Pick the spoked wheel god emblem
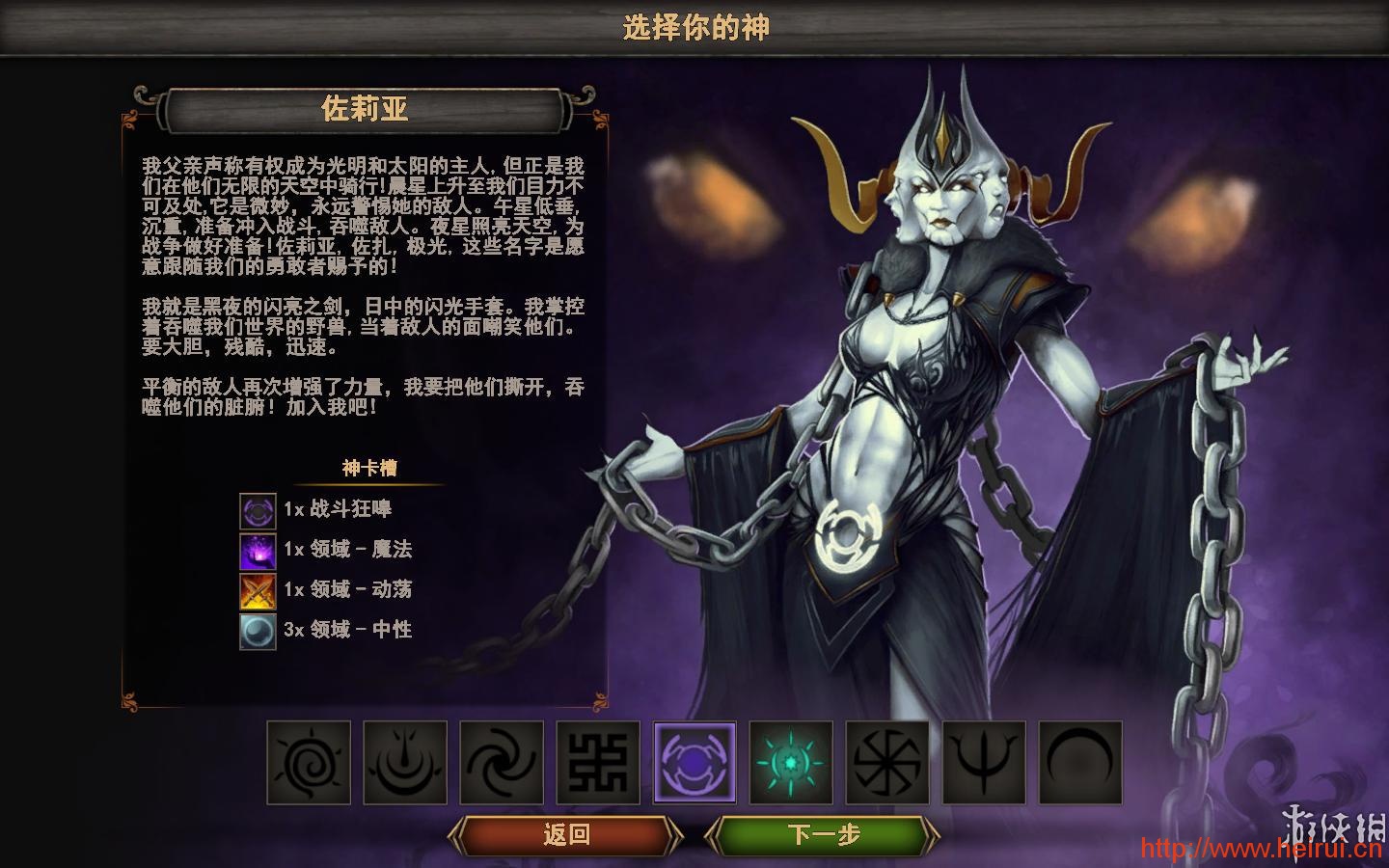 887,762
